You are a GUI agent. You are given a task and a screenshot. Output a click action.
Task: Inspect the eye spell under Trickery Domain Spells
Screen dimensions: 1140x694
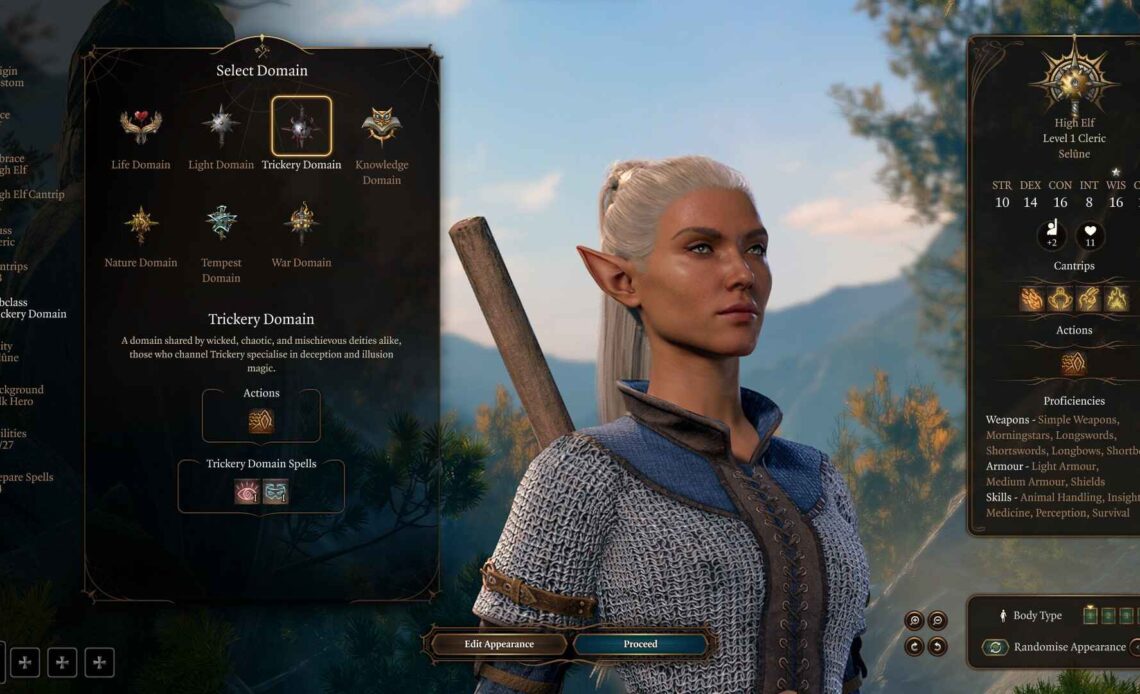246,491
